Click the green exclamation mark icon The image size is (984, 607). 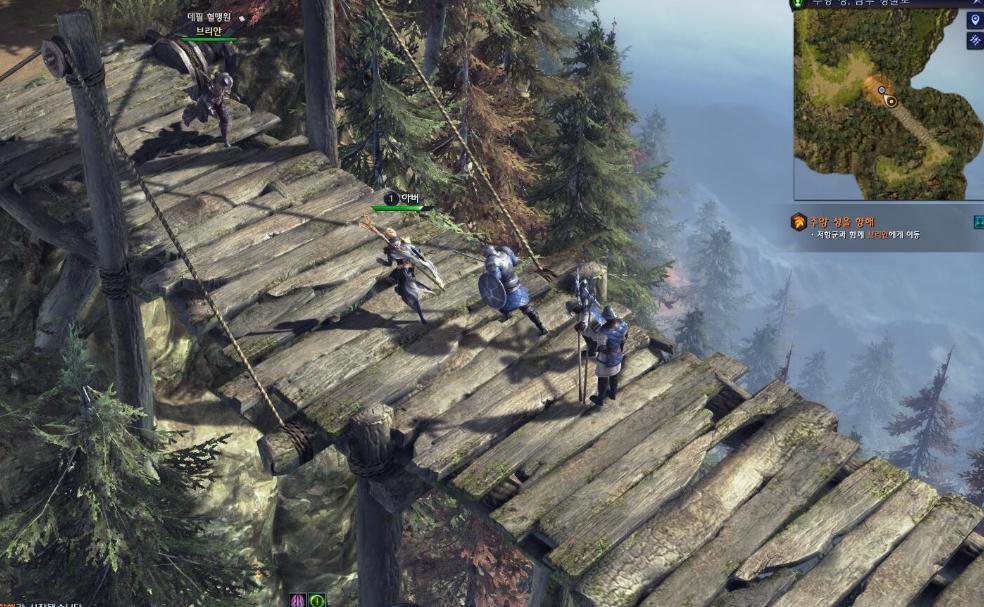pos(317,600)
